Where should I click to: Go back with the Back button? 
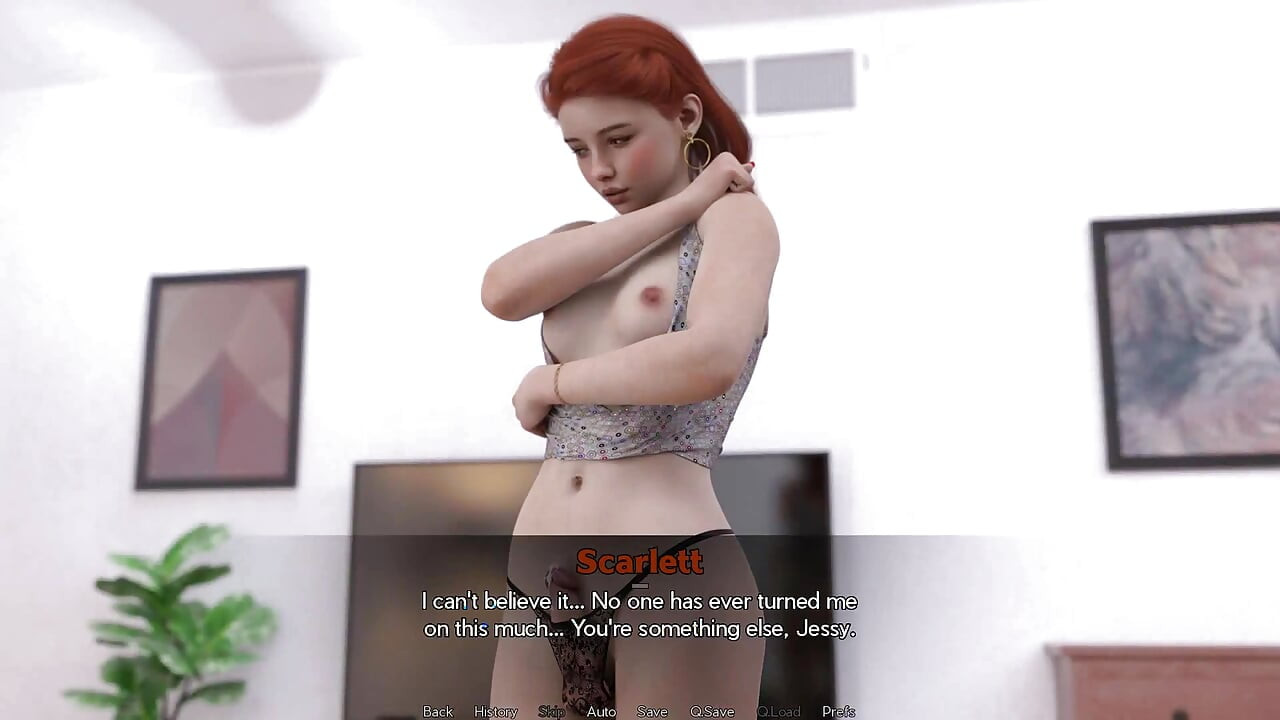click(x=438, y=711)
